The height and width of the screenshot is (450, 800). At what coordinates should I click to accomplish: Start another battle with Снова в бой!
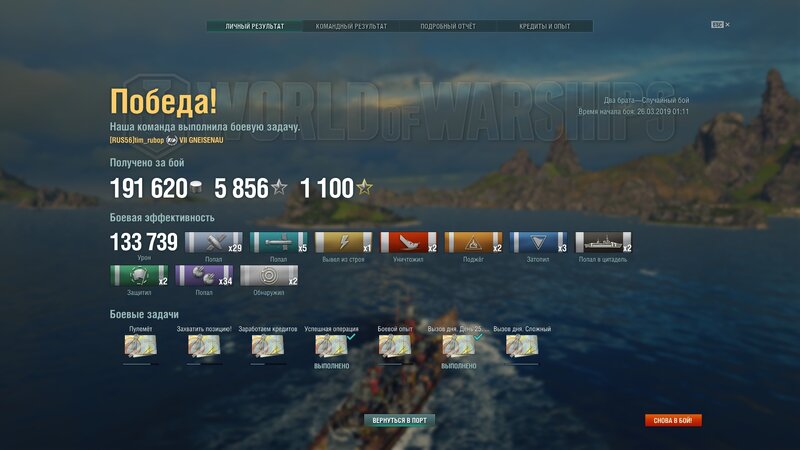tap(673, 420)
